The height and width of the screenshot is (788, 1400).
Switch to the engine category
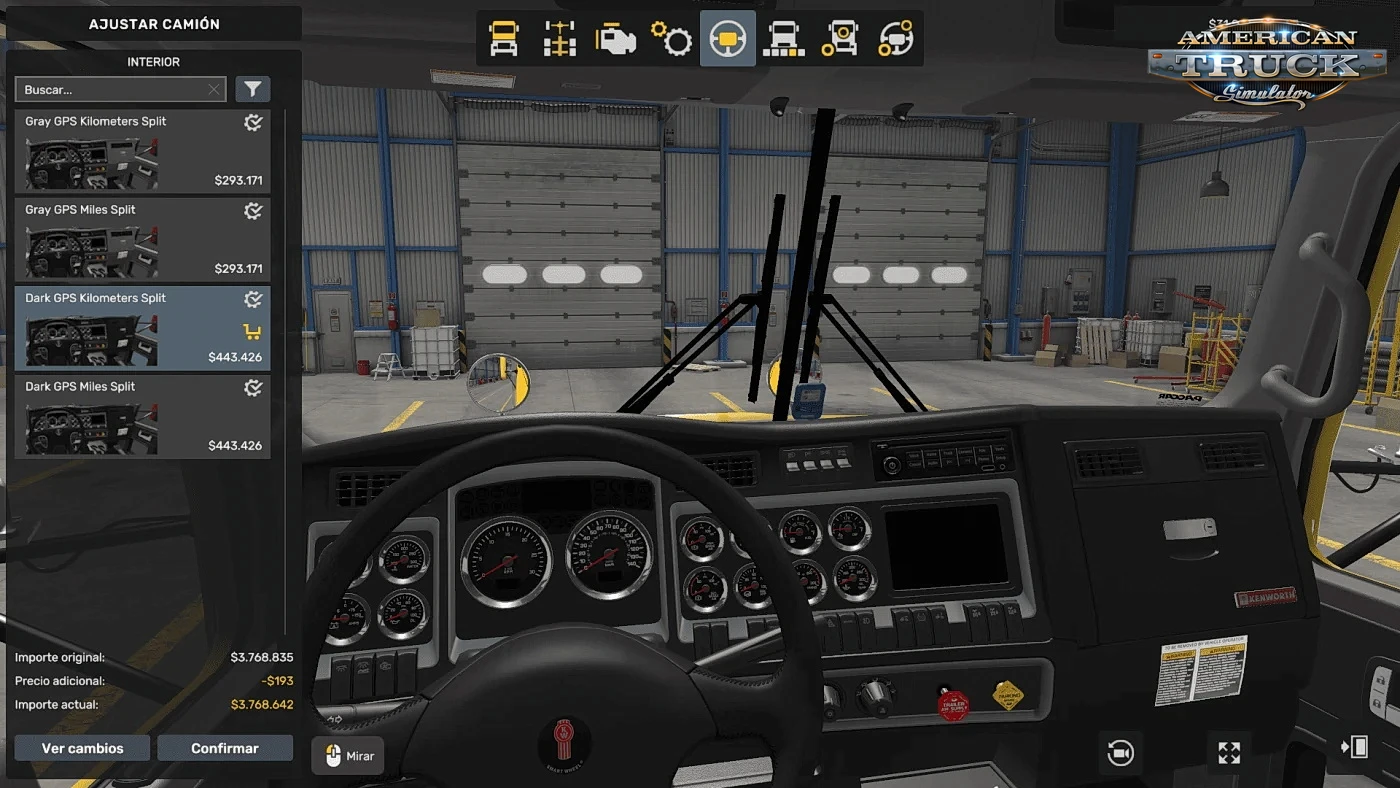pos(616,39)
